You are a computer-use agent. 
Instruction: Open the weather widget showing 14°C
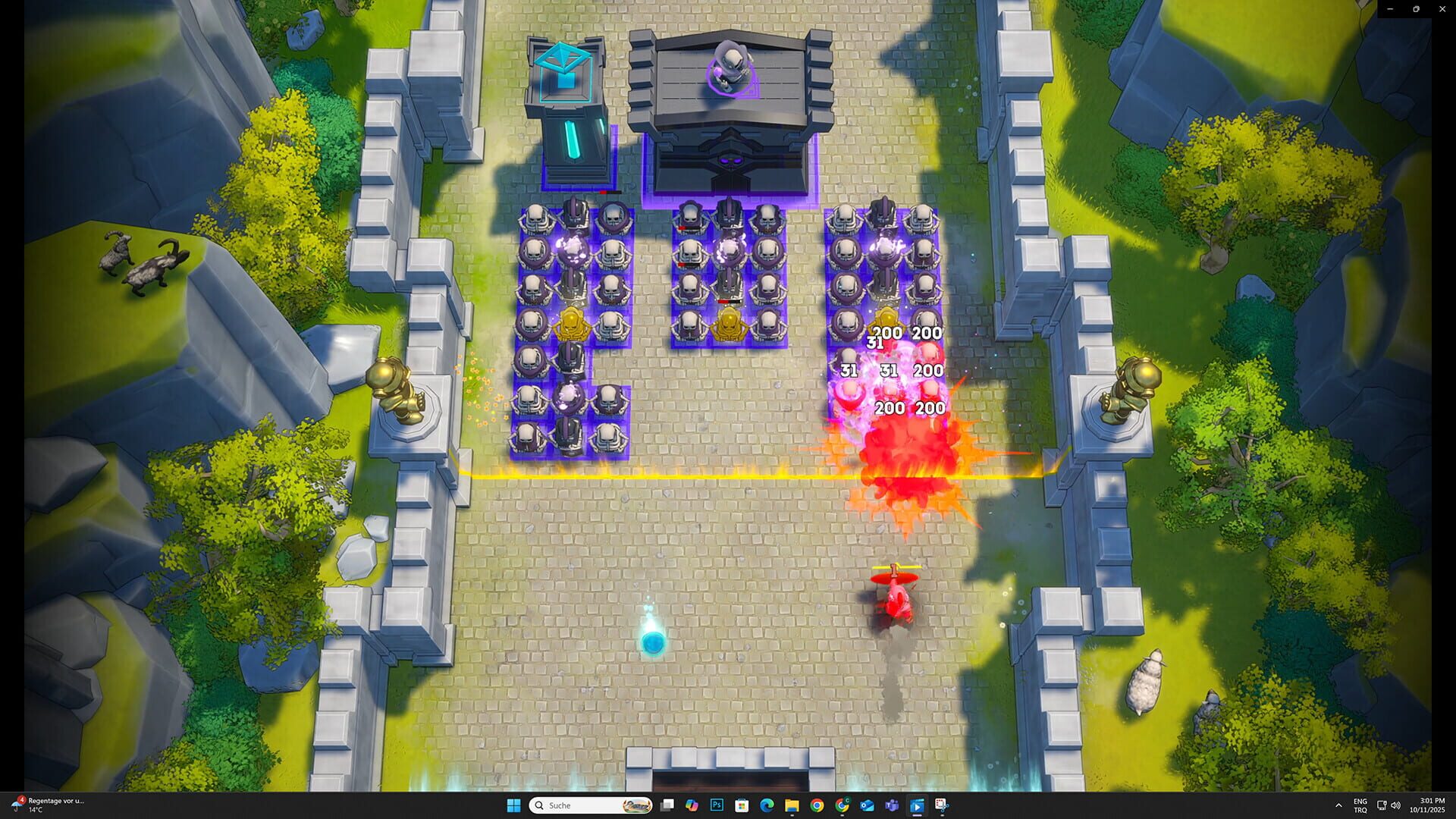click(x=45, y=804)
